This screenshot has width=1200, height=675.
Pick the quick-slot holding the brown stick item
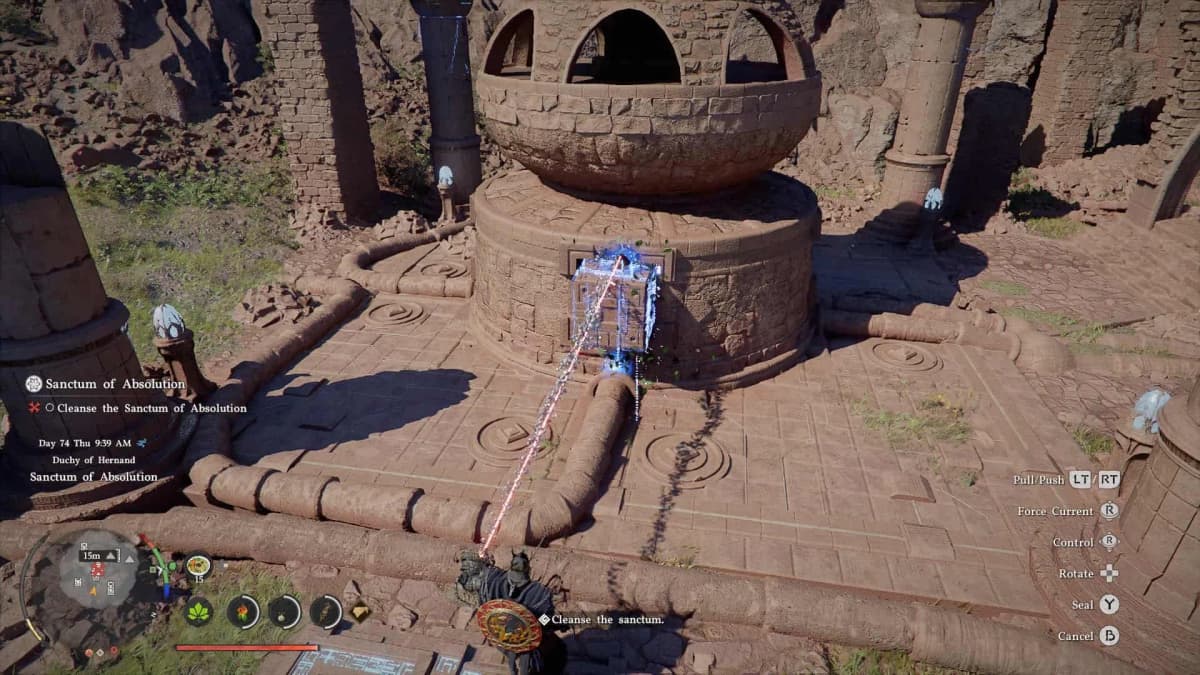[326, 611]
